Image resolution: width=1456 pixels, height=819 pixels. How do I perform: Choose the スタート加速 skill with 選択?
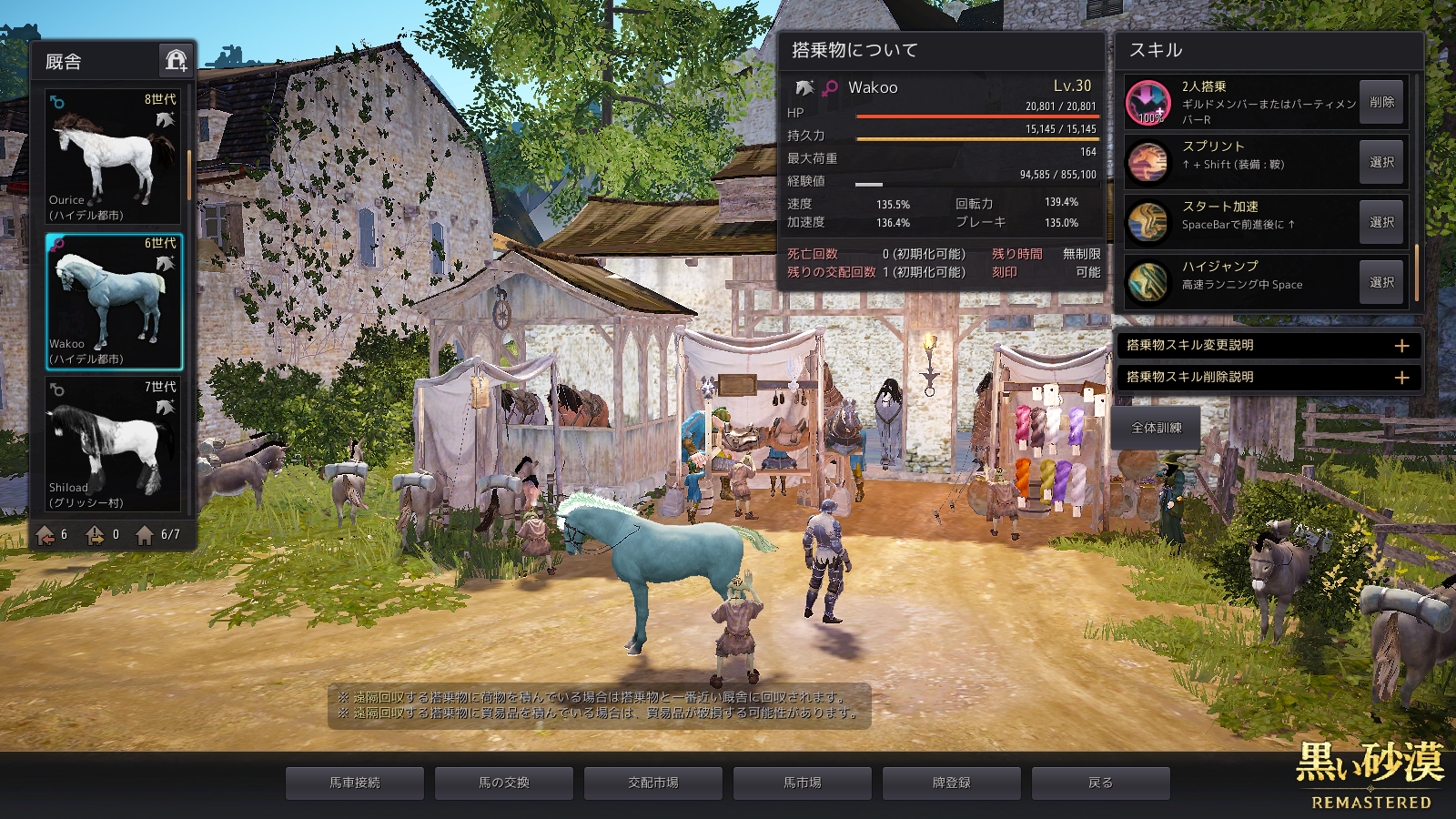pos(1381,222)
